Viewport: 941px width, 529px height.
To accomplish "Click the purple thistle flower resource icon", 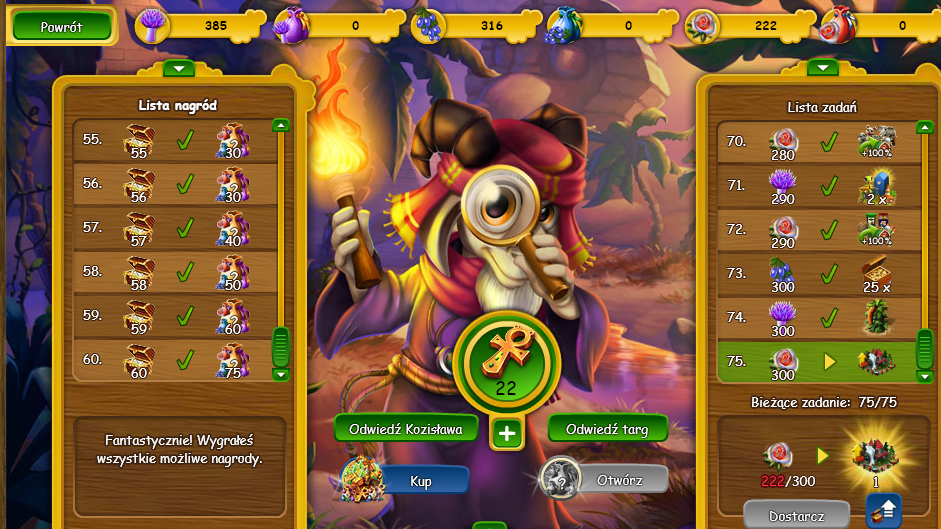I will pyautogui.click(x=151, y=25).
